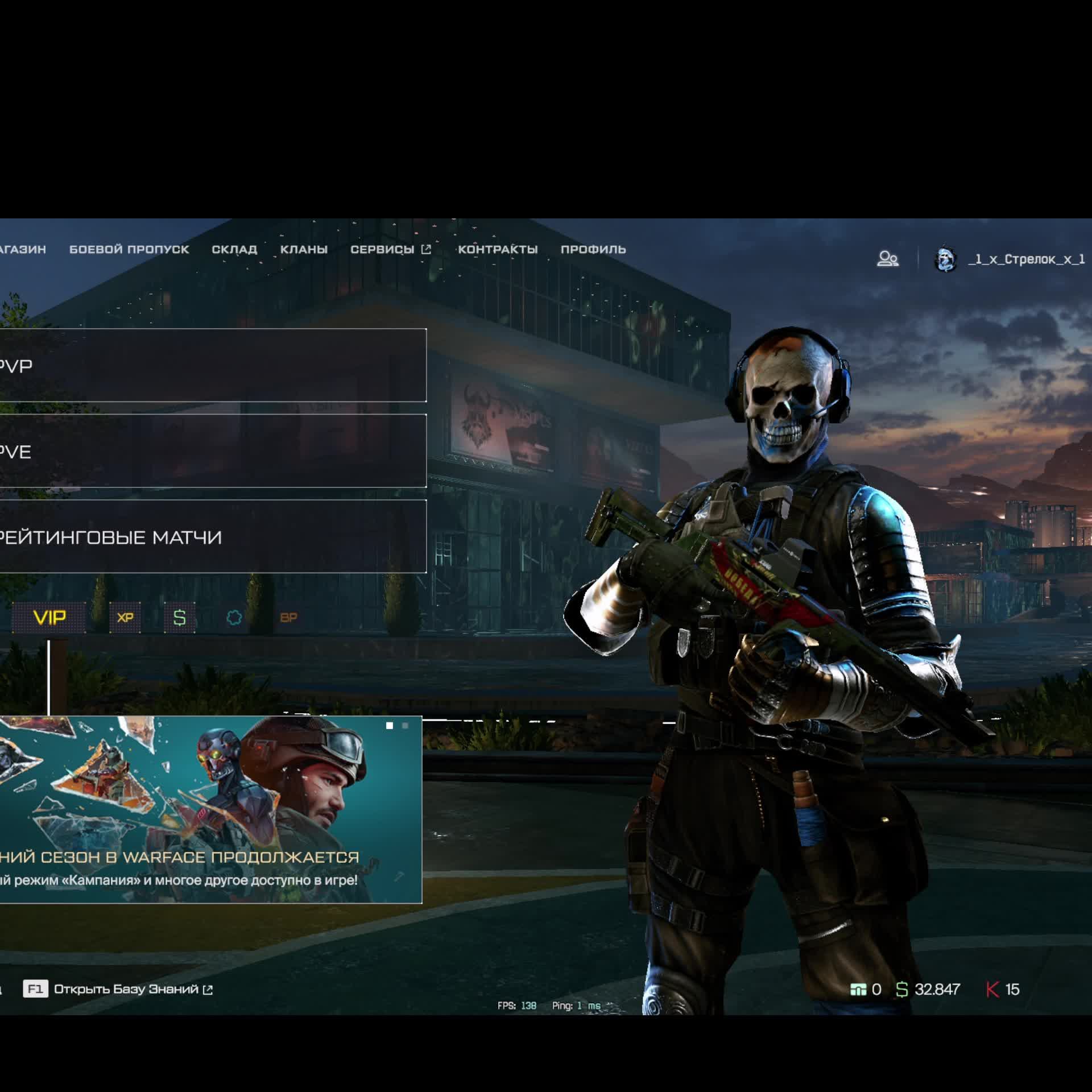
Task: Click the kredits K currency balance
Action: click(x=1003, y=990)
